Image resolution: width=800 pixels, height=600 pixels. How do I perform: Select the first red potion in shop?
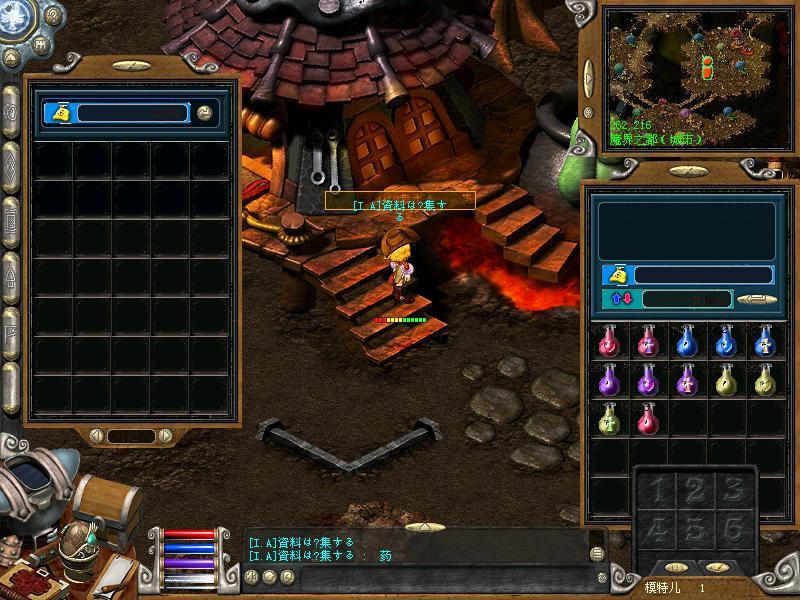pyautogui.click(x=606, y=343)
